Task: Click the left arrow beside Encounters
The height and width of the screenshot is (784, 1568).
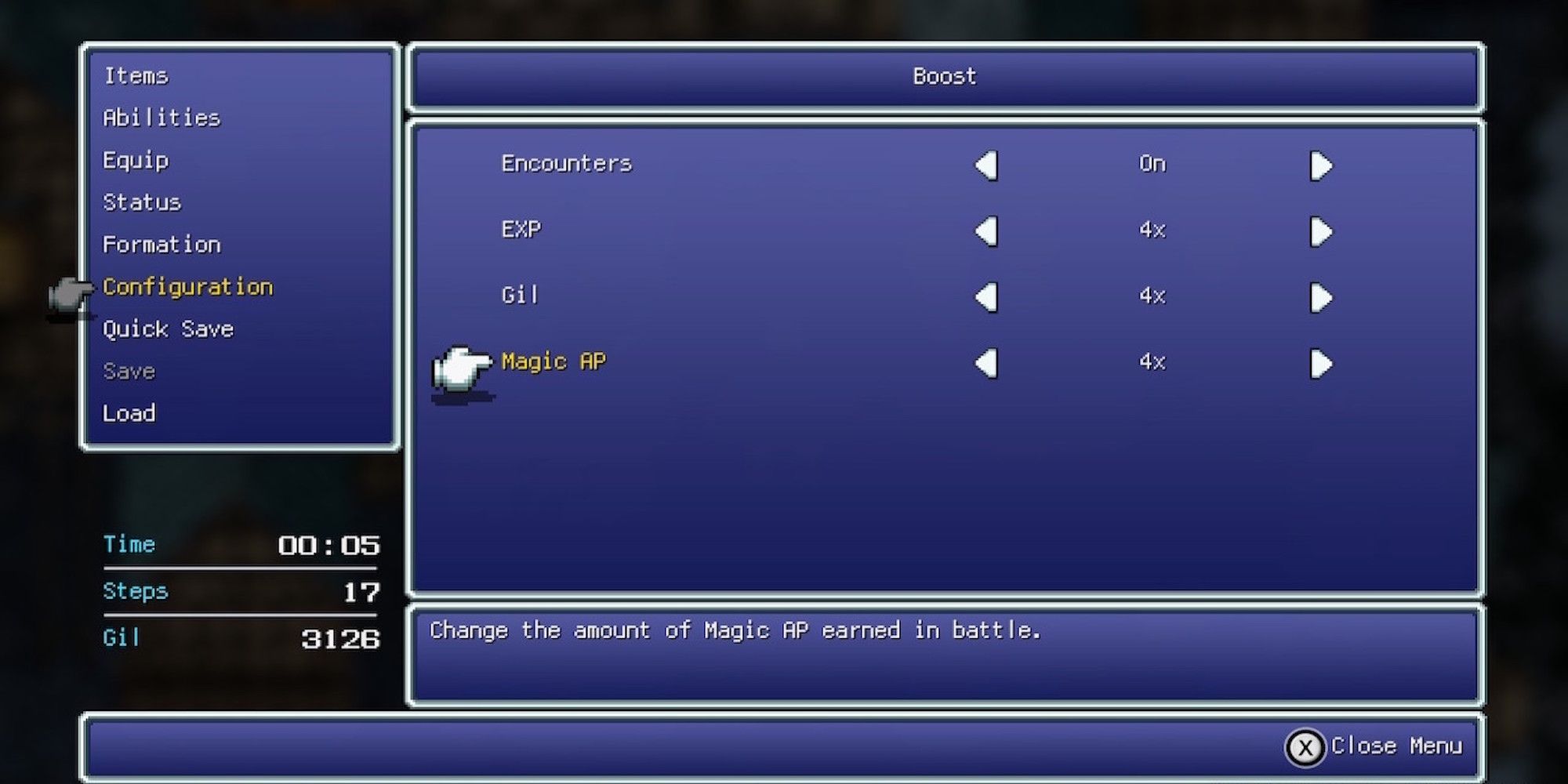Action: coord(986,165)
